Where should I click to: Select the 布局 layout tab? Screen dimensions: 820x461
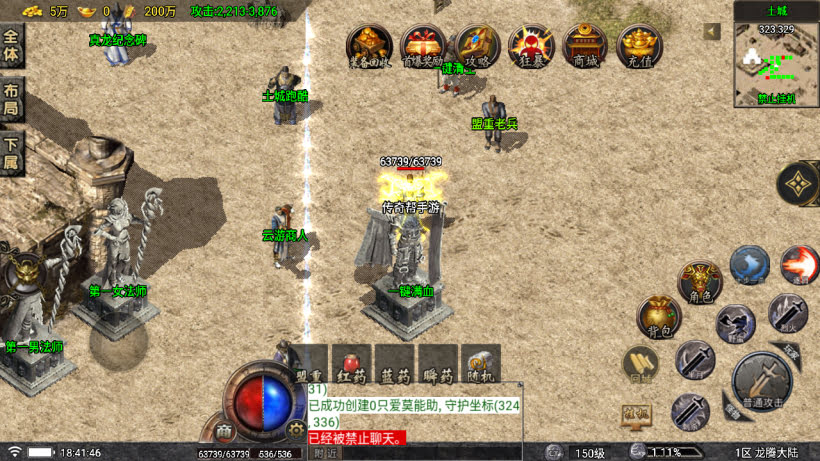coord(11,97)
